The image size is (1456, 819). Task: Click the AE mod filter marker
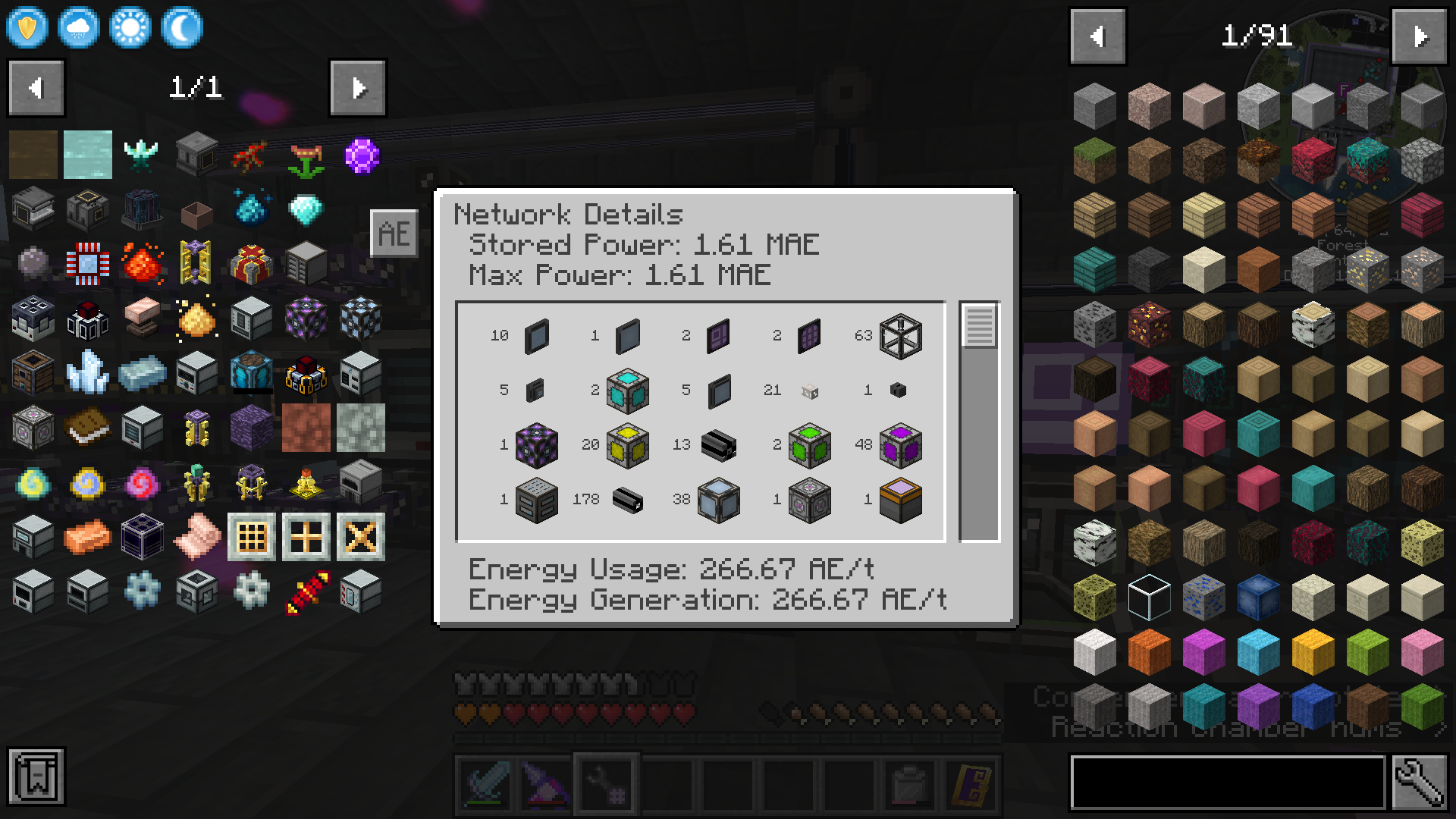pyautogui.click(x=394, y=233)
